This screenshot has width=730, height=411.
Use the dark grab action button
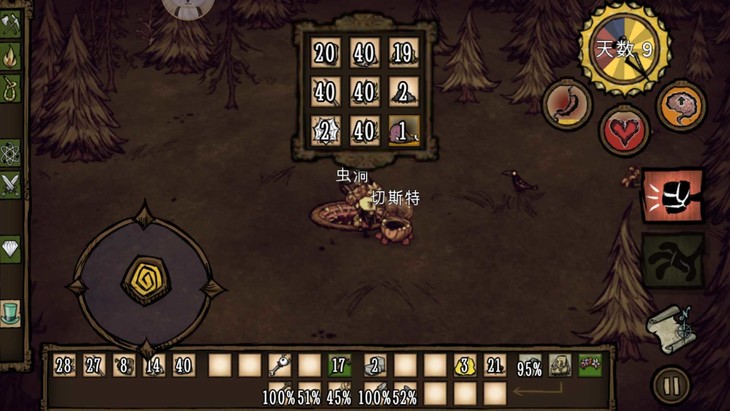coord(672,260)
